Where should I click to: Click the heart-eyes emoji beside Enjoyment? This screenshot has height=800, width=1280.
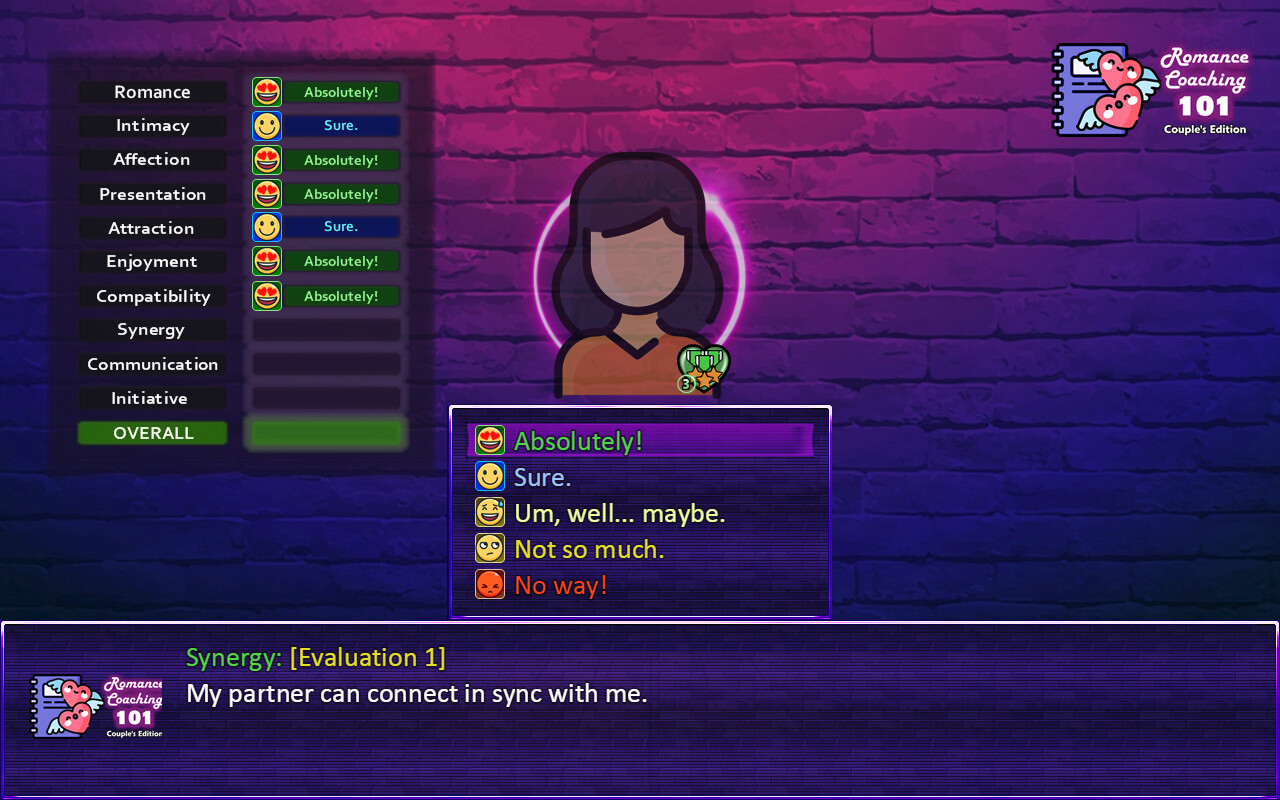pyautogui.click(x=266, y=261)
